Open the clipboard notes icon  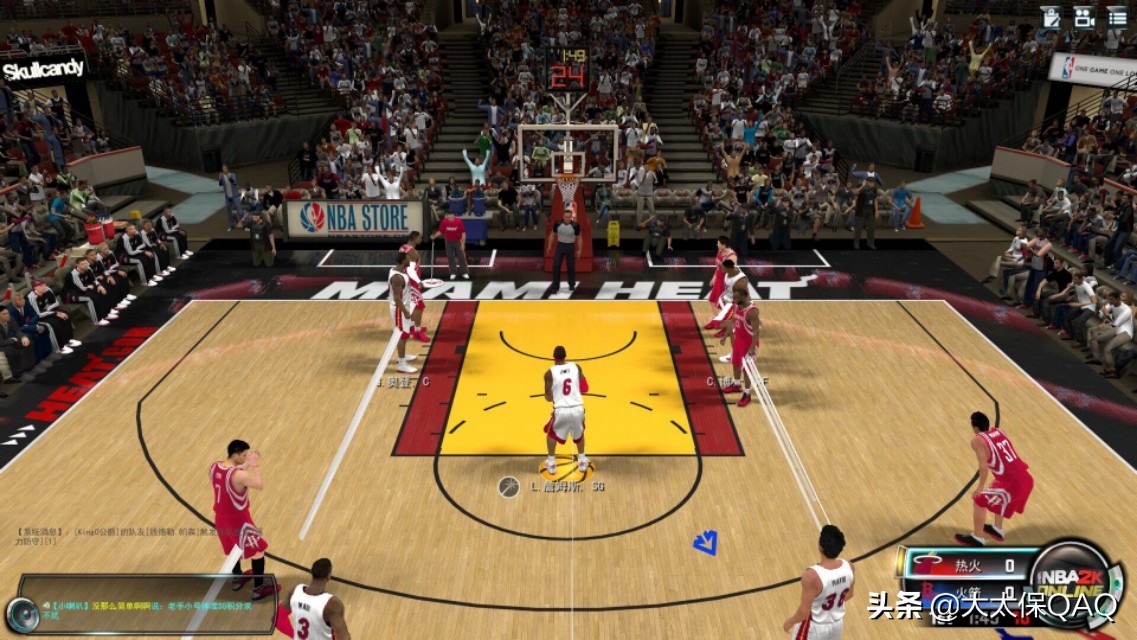pos(1050,16)
